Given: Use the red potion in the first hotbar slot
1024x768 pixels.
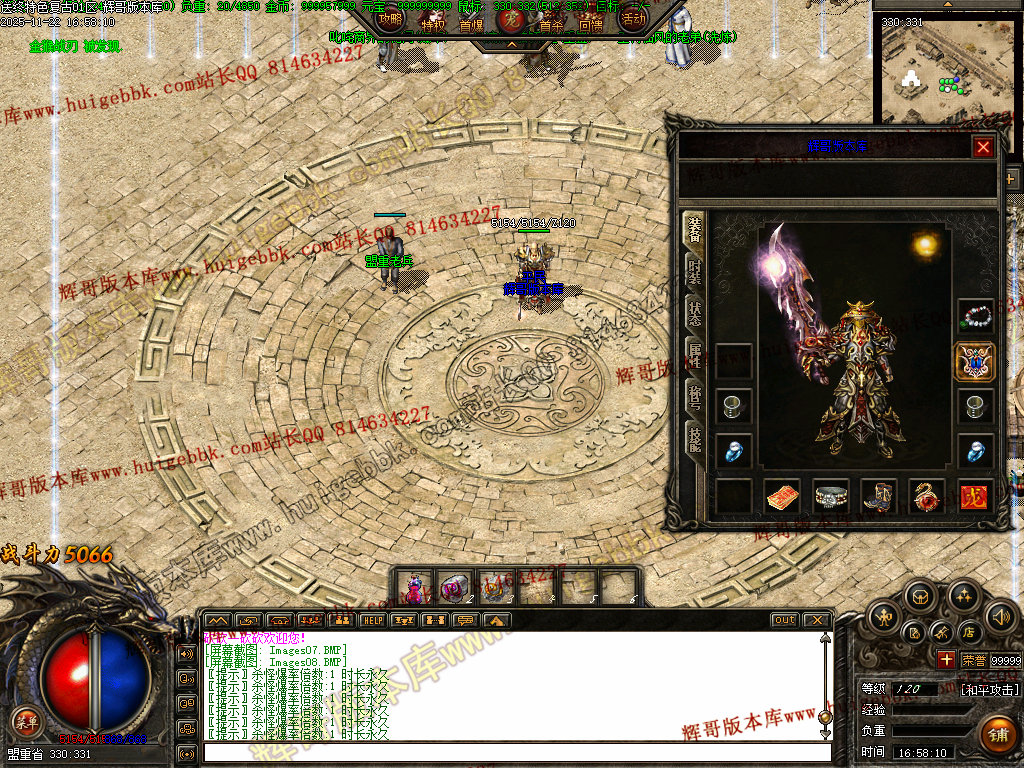Looking at the screenshot, I should coord(414,587).
